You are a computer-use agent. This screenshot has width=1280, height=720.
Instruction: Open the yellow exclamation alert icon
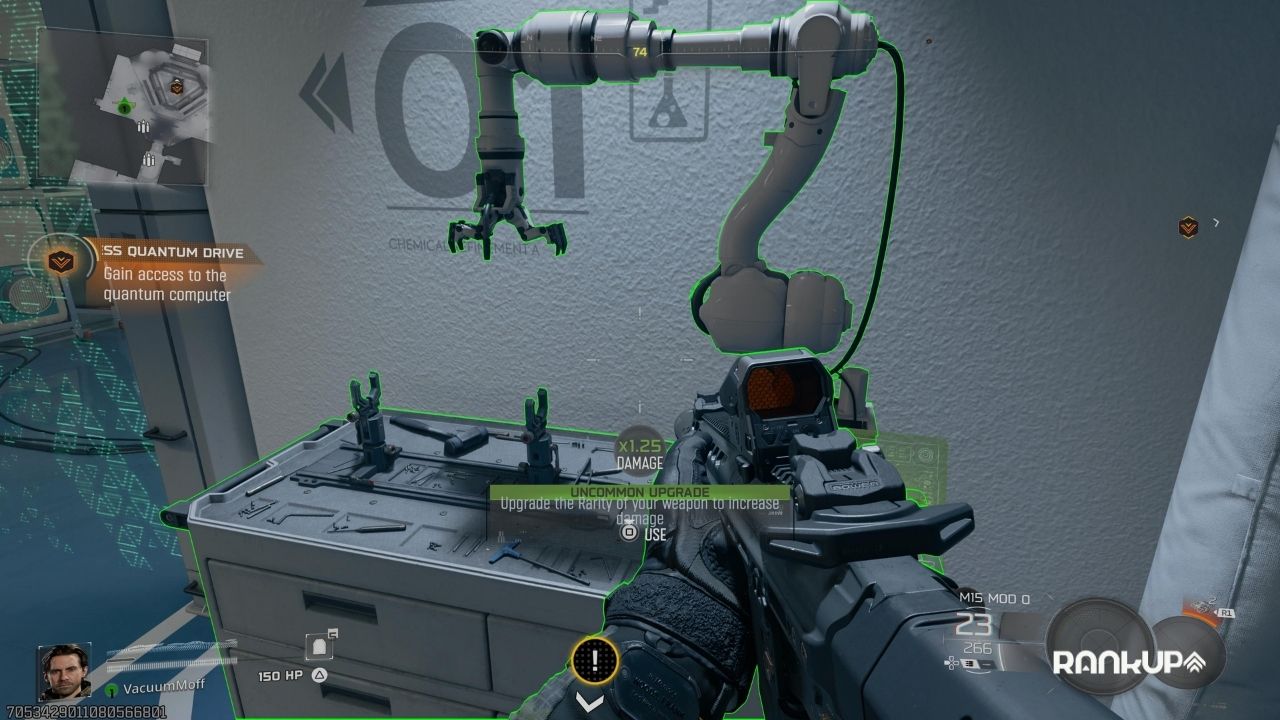tap(595, 660)
